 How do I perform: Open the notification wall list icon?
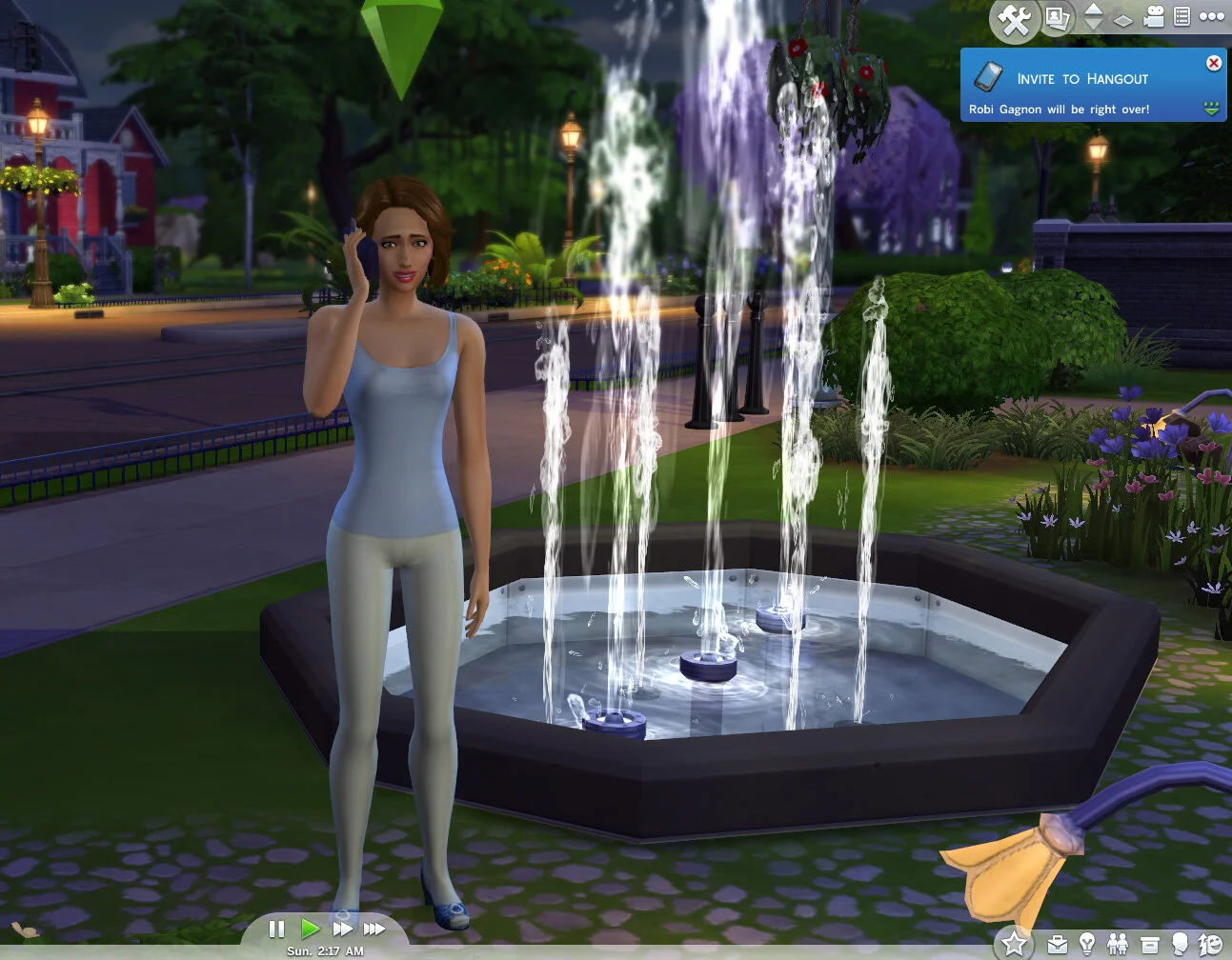(x=1182, y=17)
